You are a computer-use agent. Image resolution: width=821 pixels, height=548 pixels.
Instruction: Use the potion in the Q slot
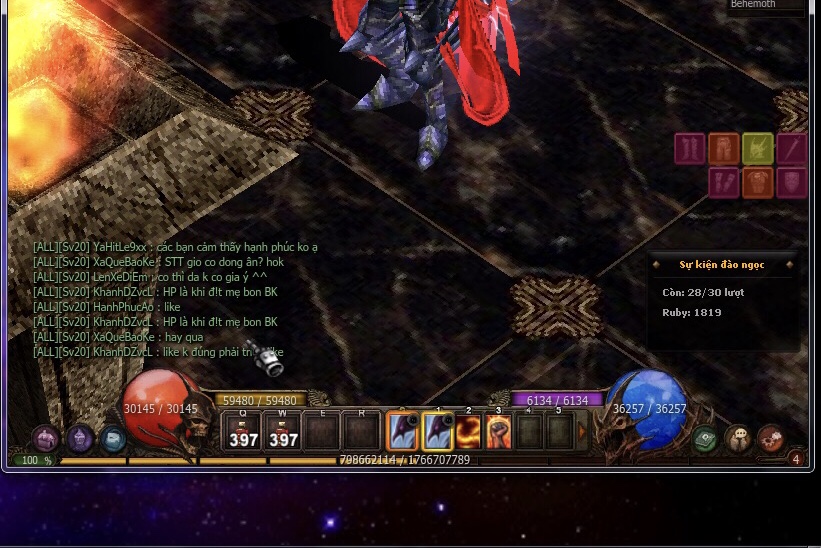coord(243,433)
